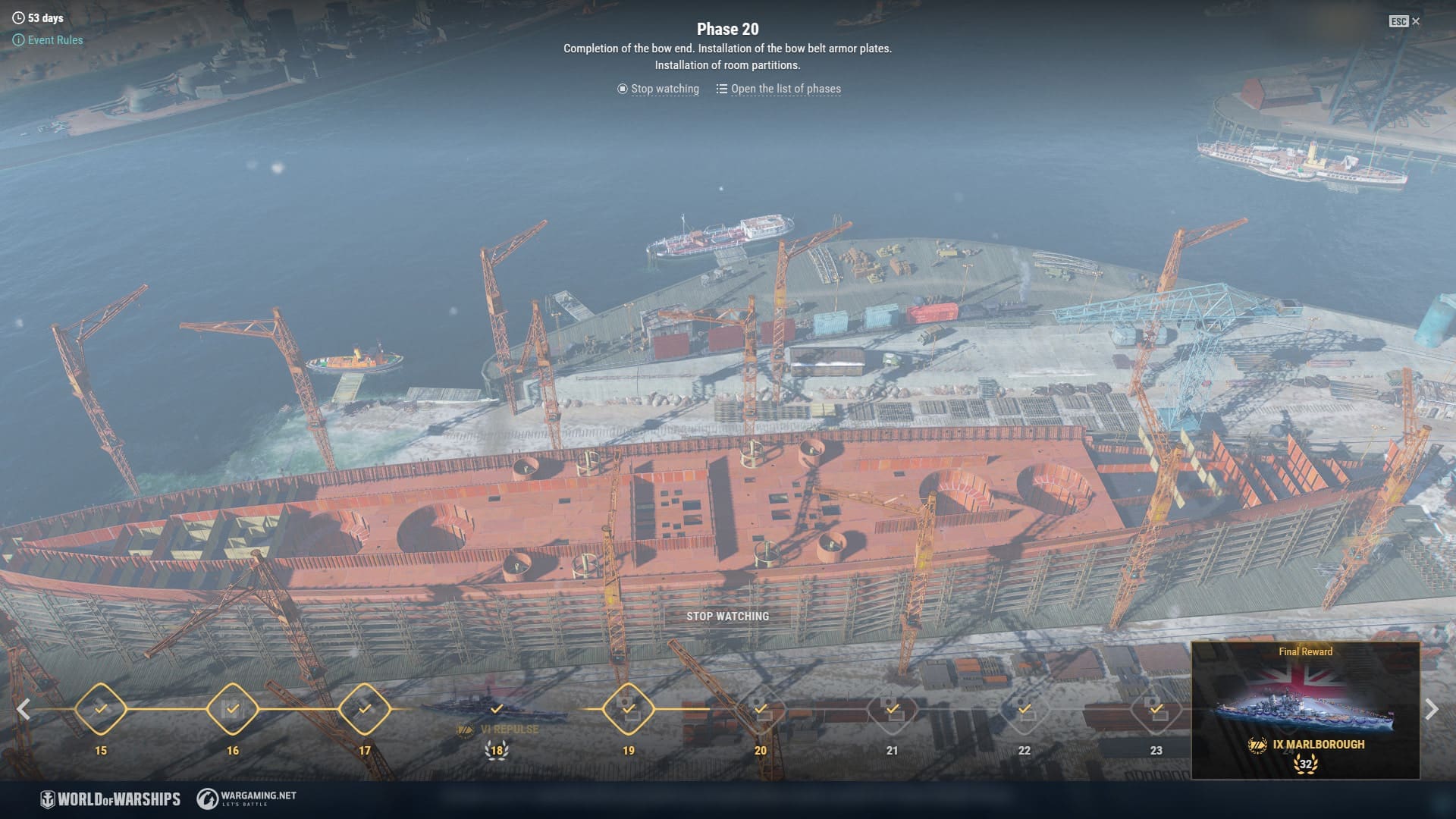Select phase 15 on the timeline

[x=101, y=710]
